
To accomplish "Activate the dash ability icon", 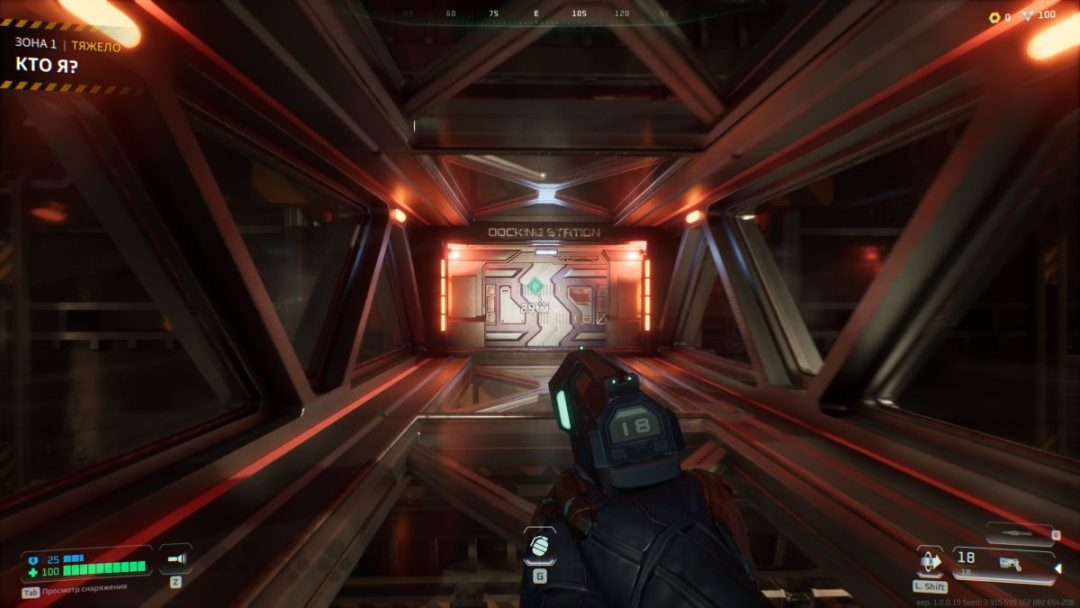I will click(930, 561).
